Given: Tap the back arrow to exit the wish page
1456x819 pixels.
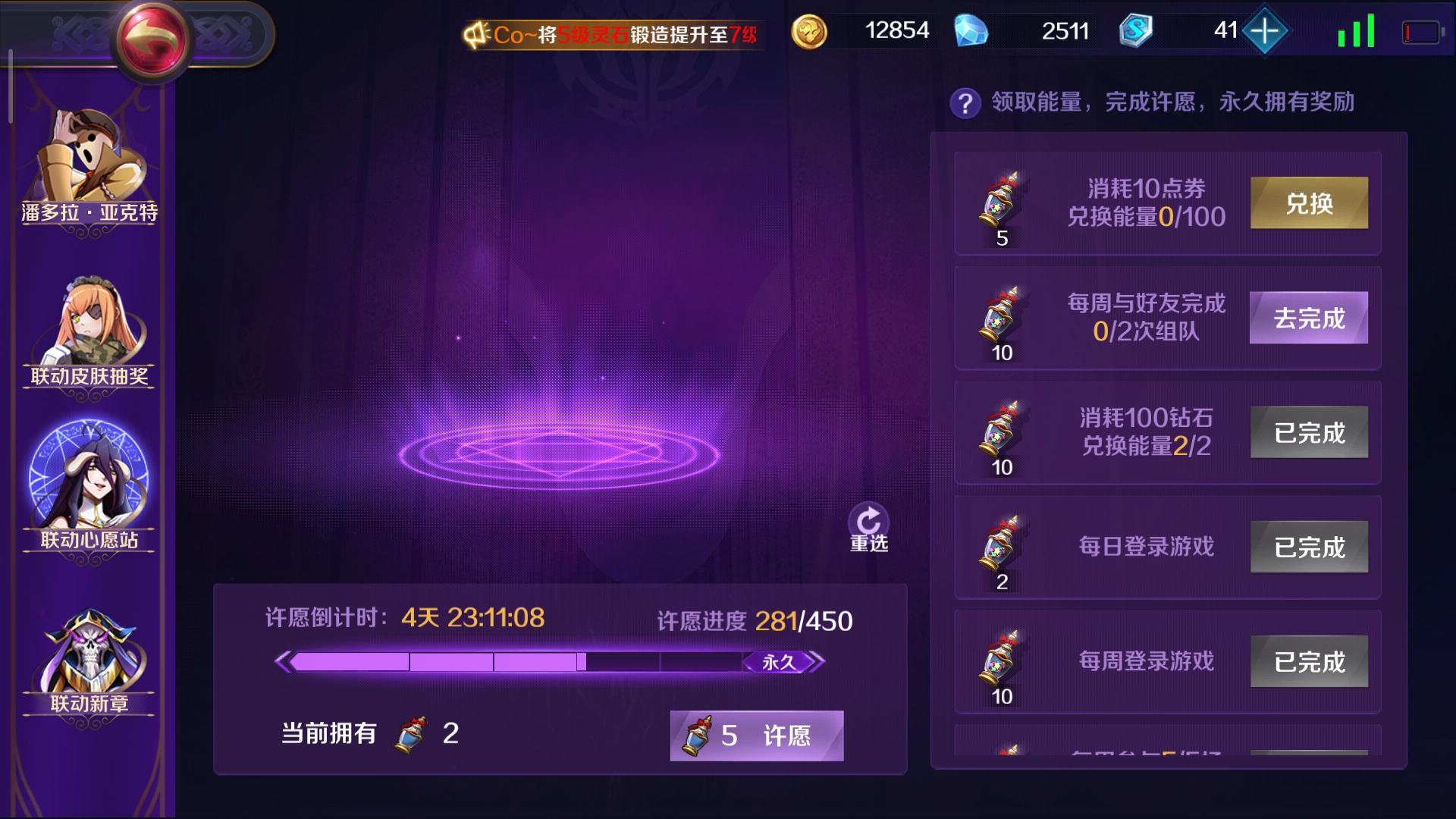Looking at the screenshot, I should (152, 36).
